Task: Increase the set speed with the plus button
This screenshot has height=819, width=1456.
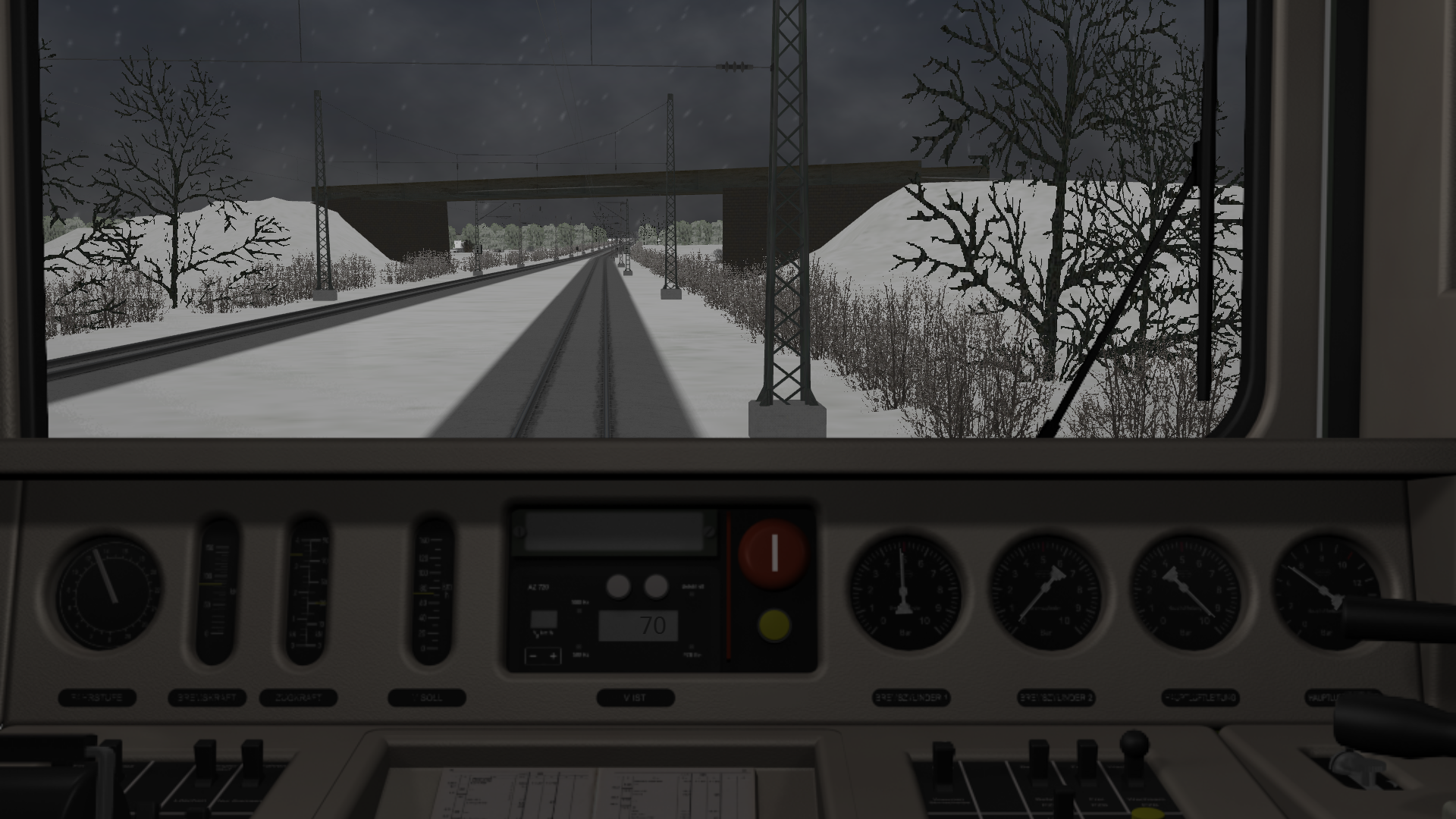Action: (554, 656)
